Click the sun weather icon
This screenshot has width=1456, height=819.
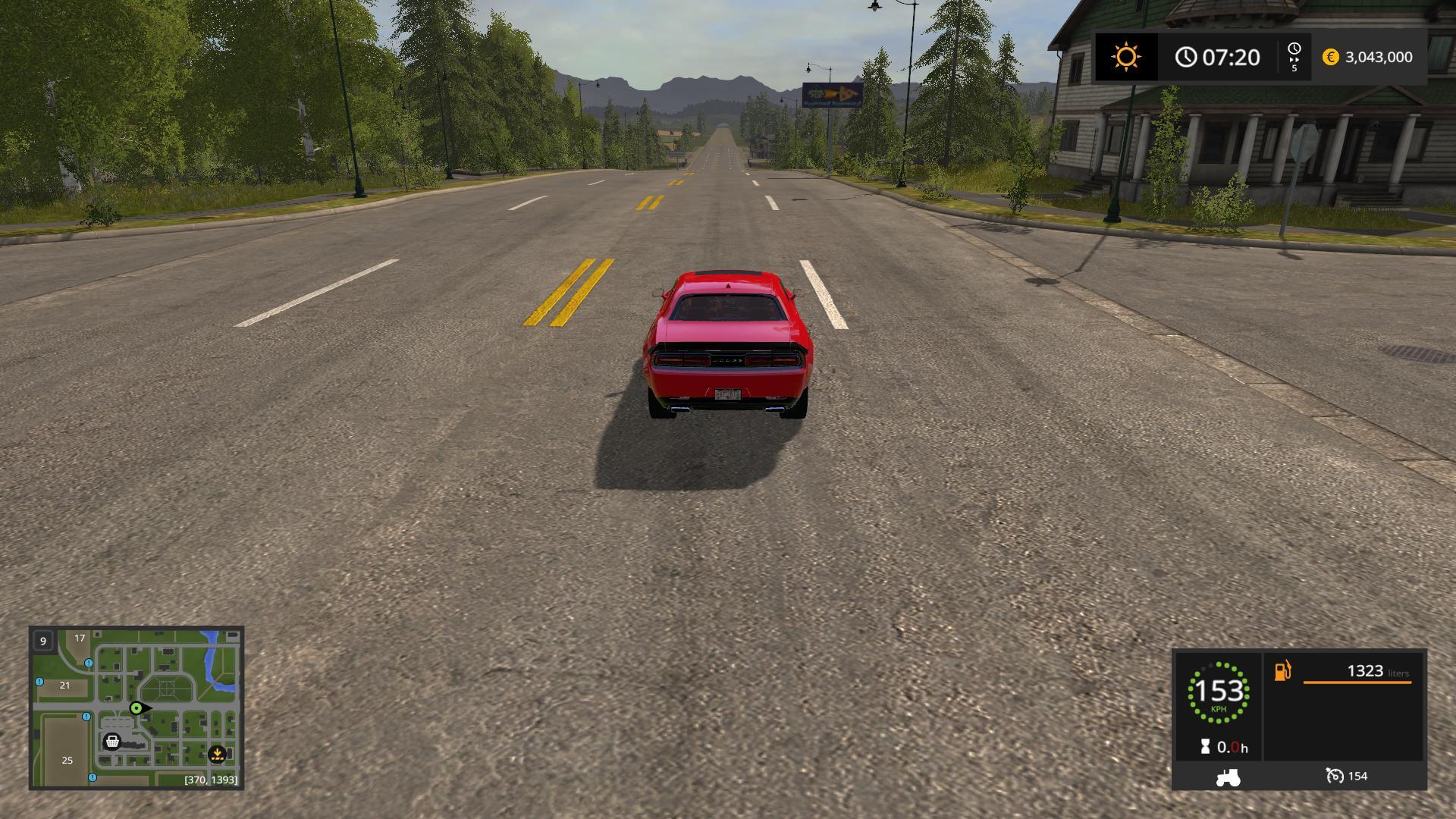click(1126, 57)
